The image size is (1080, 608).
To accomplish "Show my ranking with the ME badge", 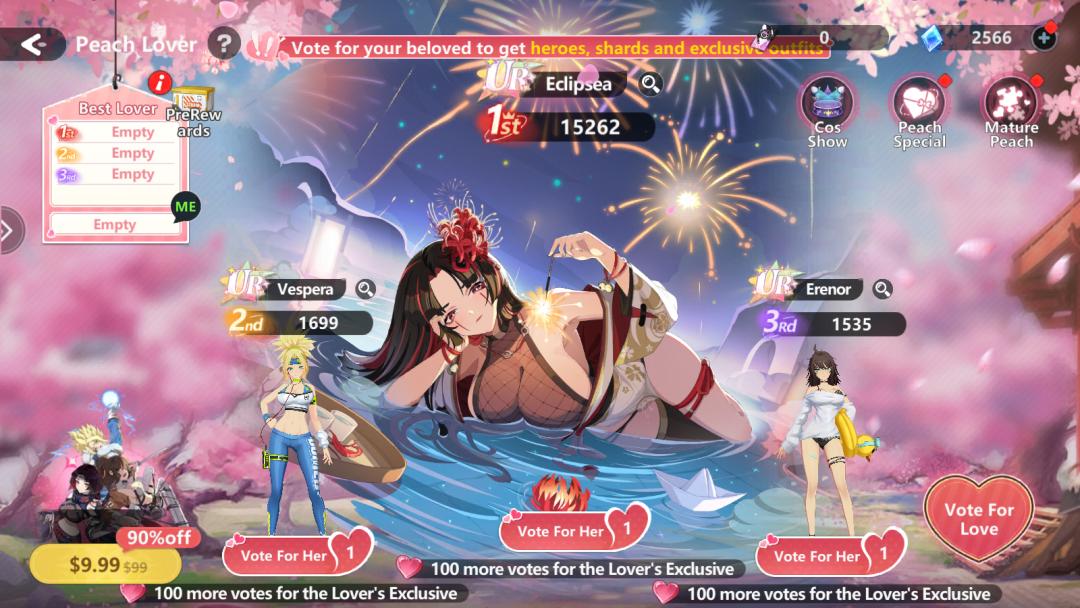I will pyautogui.click(x=186, y=207).
